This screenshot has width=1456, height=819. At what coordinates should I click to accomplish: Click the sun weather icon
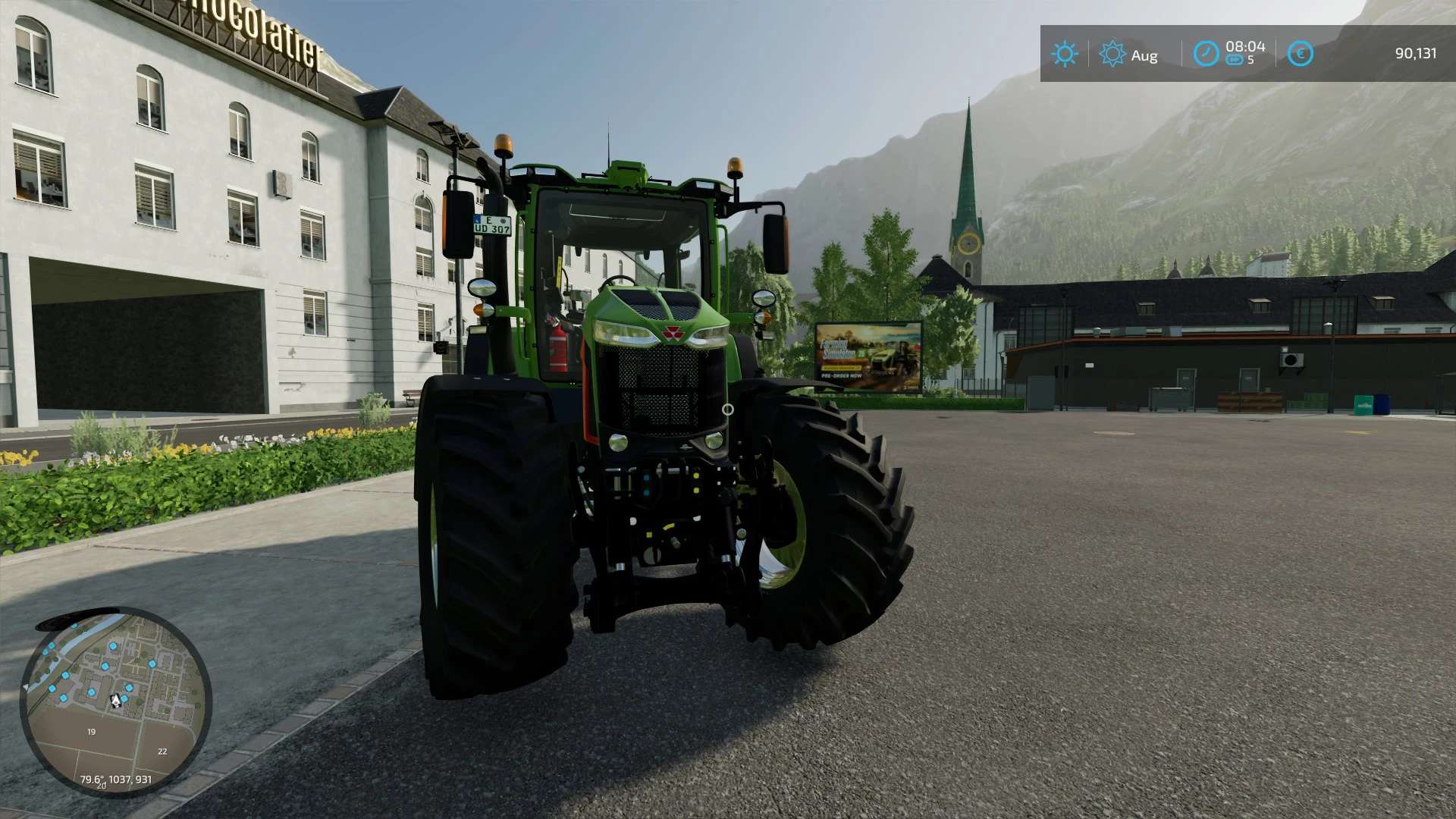pos(1064,54)
